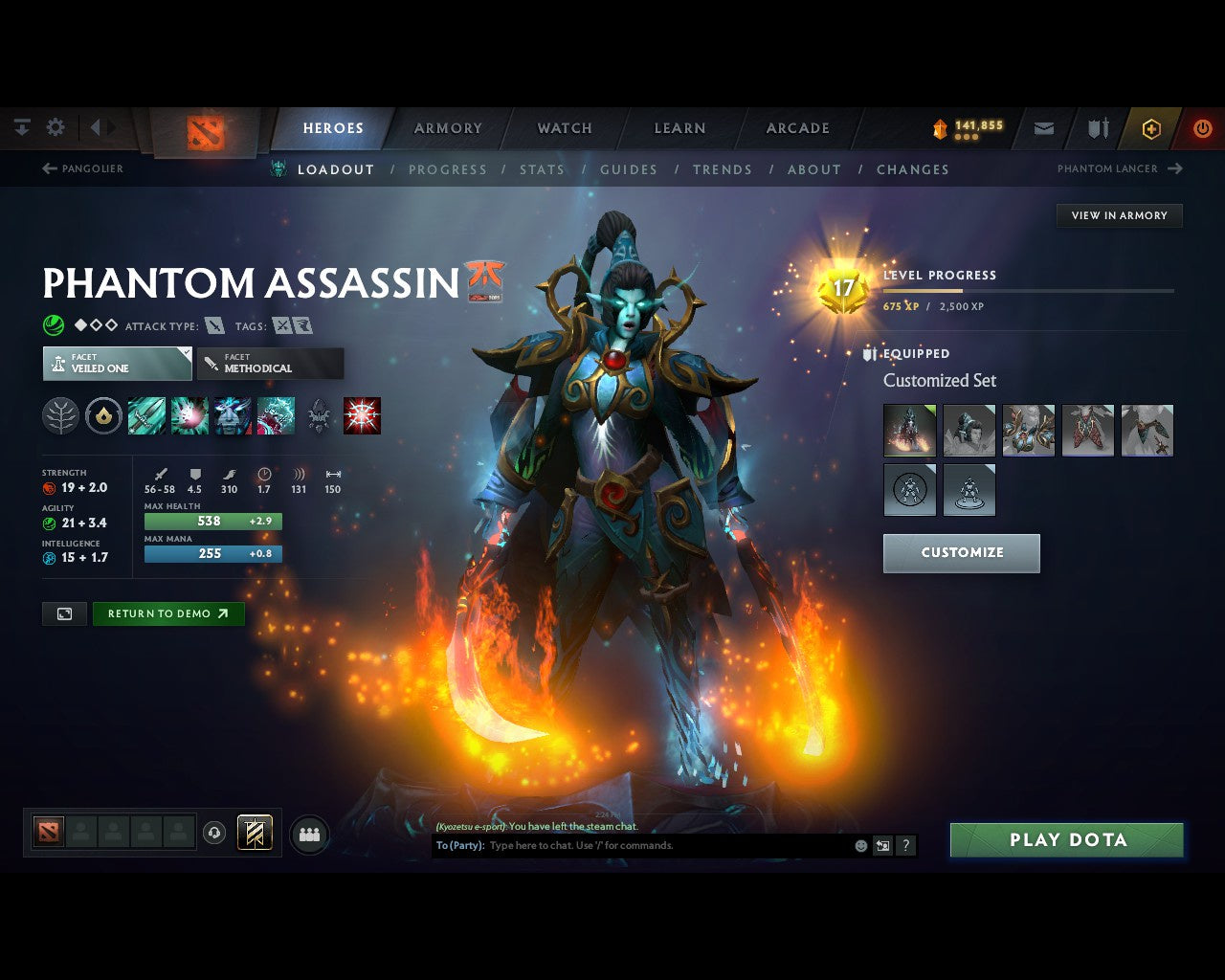1225x980 pixels.
Task: Switch to the Stats tab
Action: [x=542, y=169]
